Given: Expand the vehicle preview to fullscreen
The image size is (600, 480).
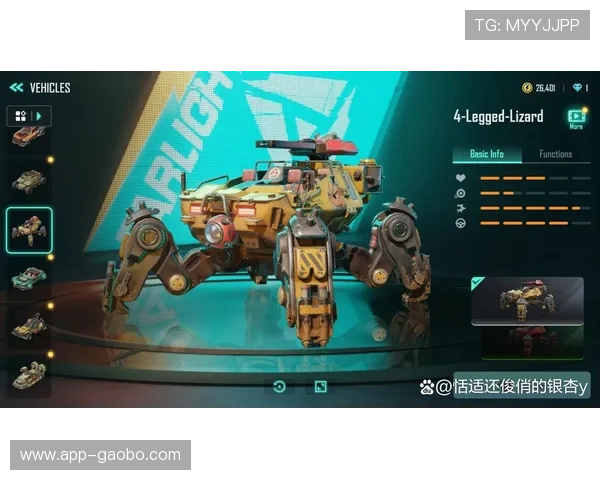Looking at the screenshot, I should coord(320,386).
